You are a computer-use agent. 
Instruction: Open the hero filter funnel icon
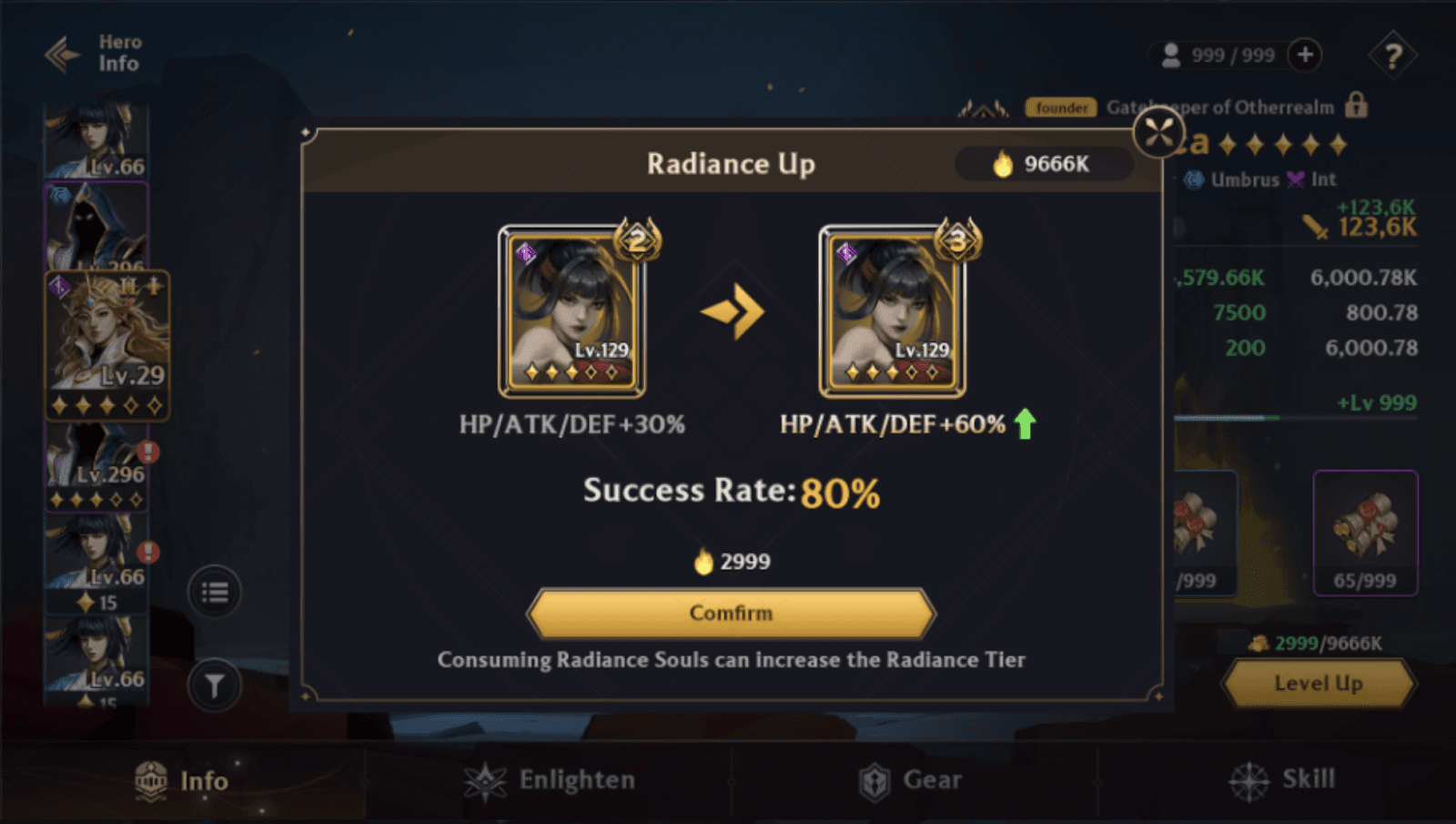[215, 686]
